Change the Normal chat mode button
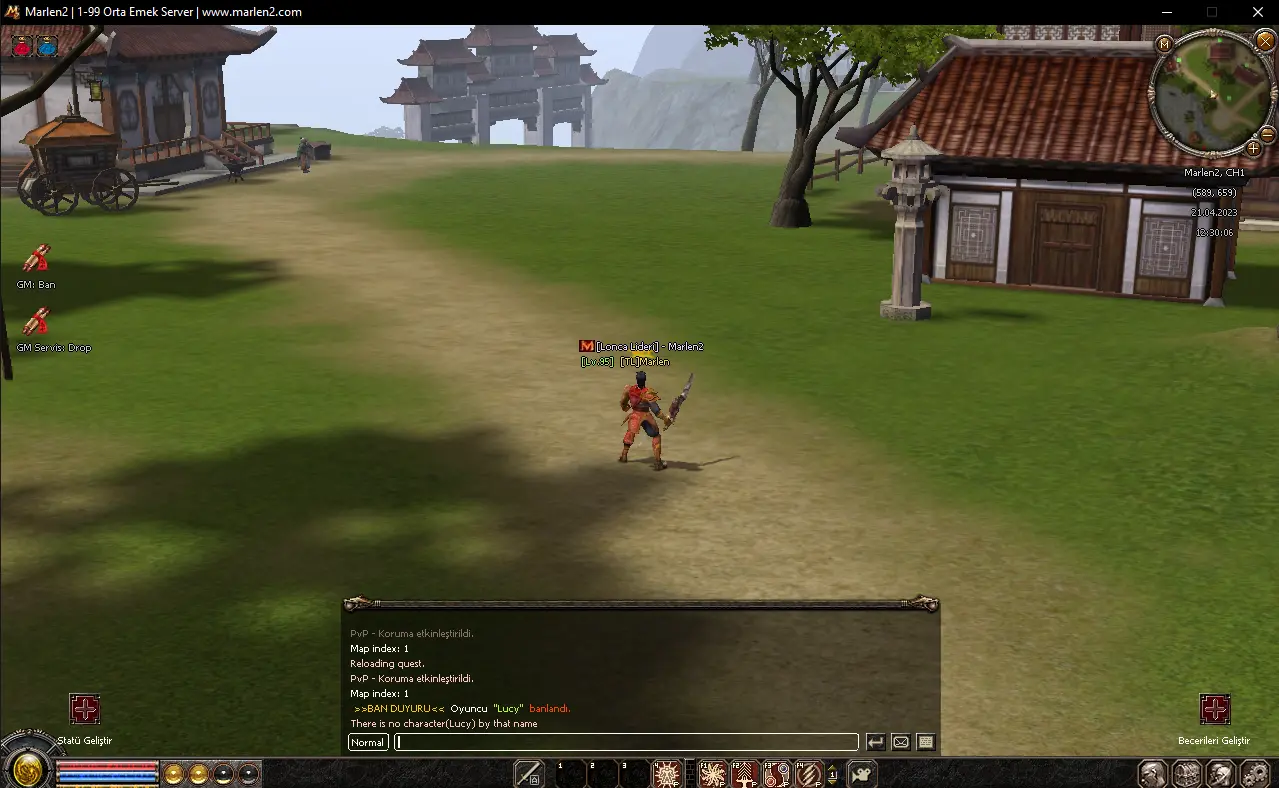This screenshot has height=788, width=1279. tap(368, 742)
